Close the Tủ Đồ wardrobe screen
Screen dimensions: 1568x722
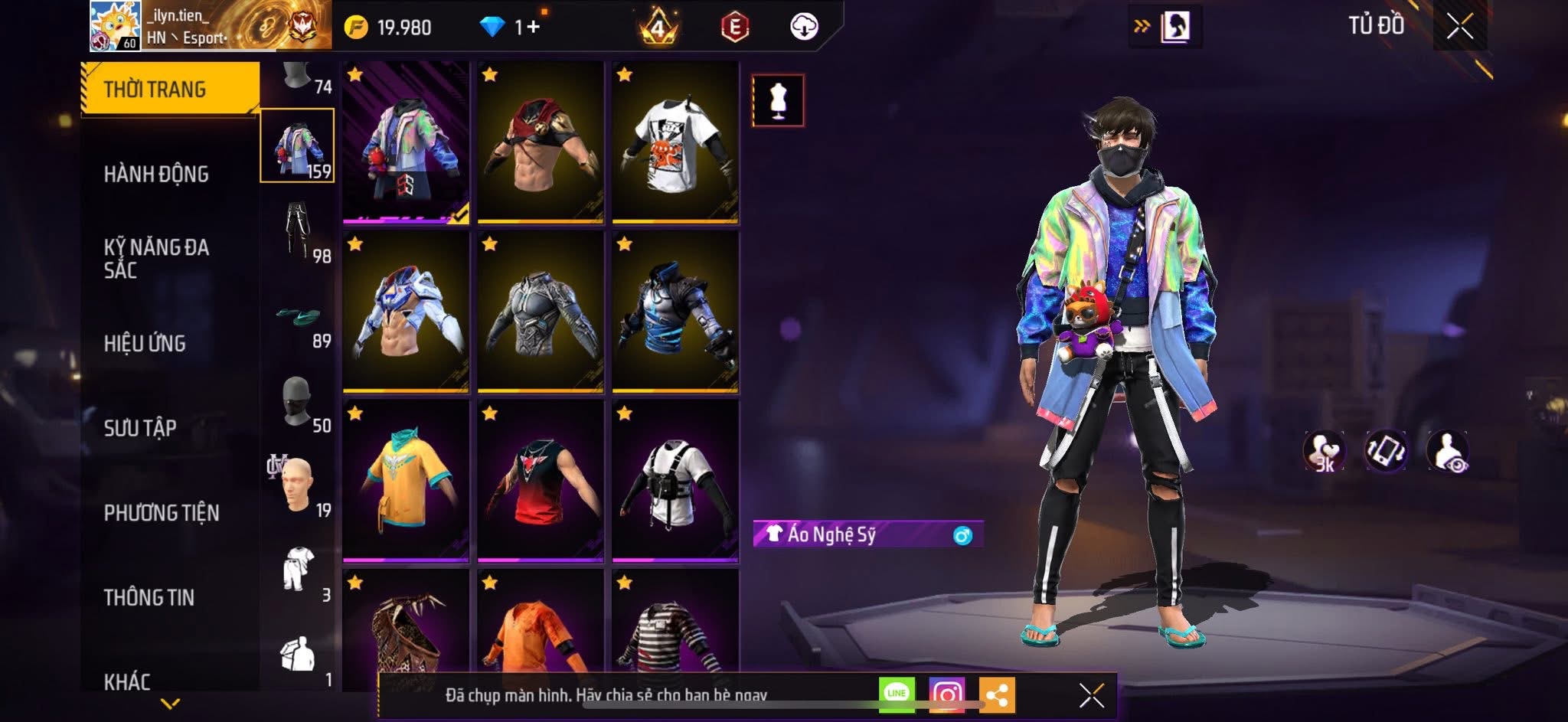pyautogui.click(x=1459, y=27)
